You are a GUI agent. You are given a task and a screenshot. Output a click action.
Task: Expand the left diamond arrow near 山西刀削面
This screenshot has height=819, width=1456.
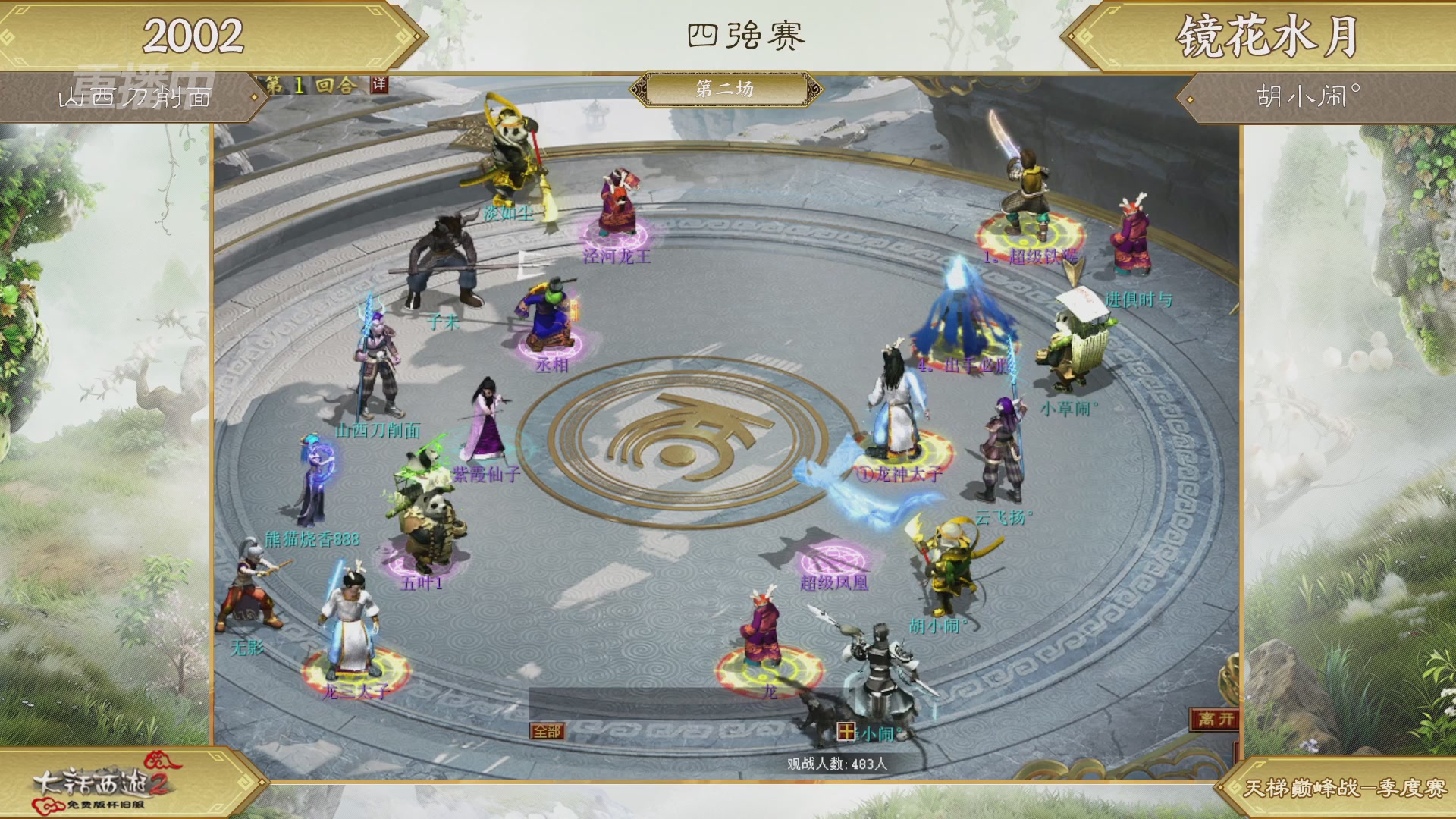[253, 96]
